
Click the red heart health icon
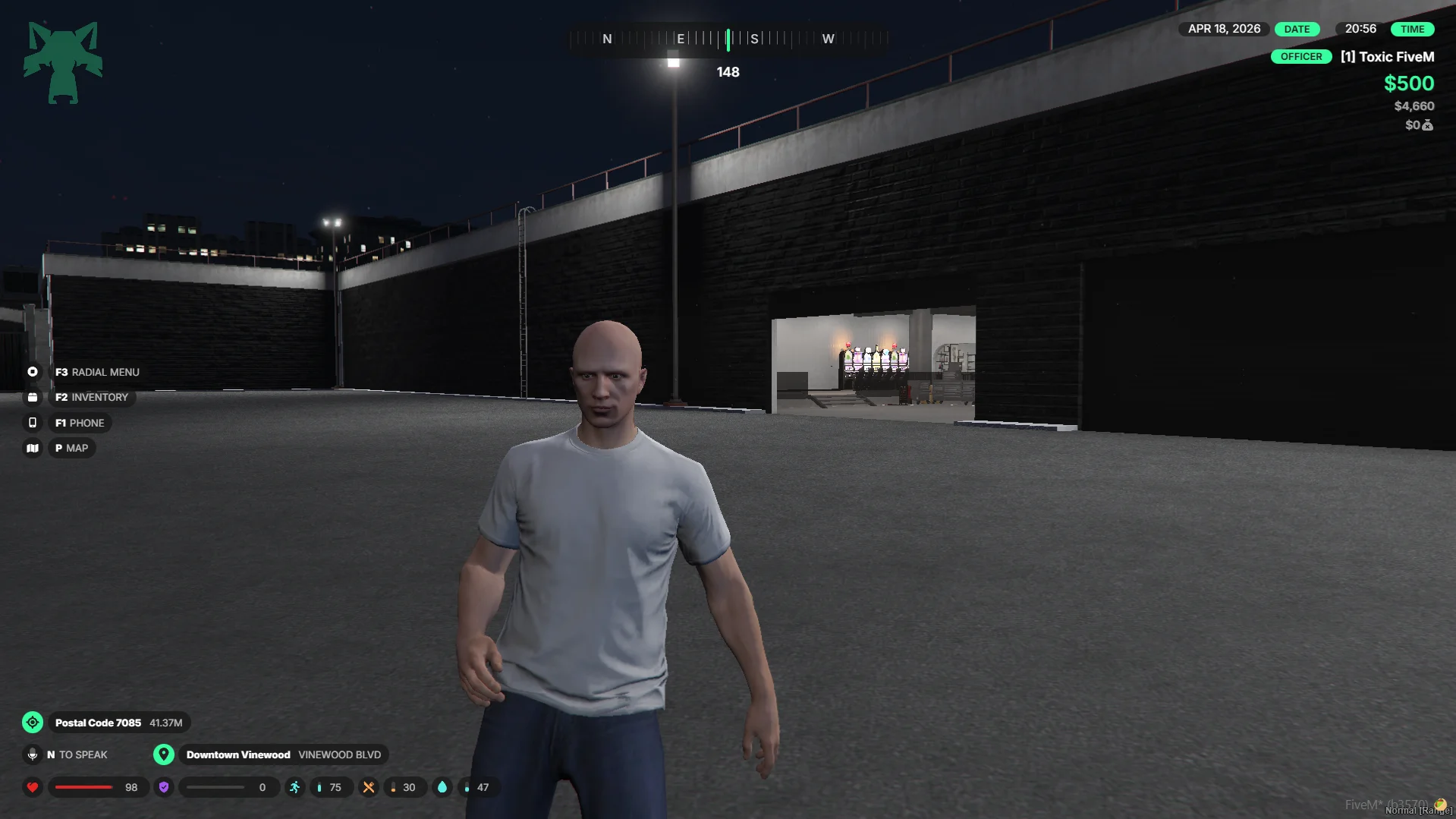point(33,787)
